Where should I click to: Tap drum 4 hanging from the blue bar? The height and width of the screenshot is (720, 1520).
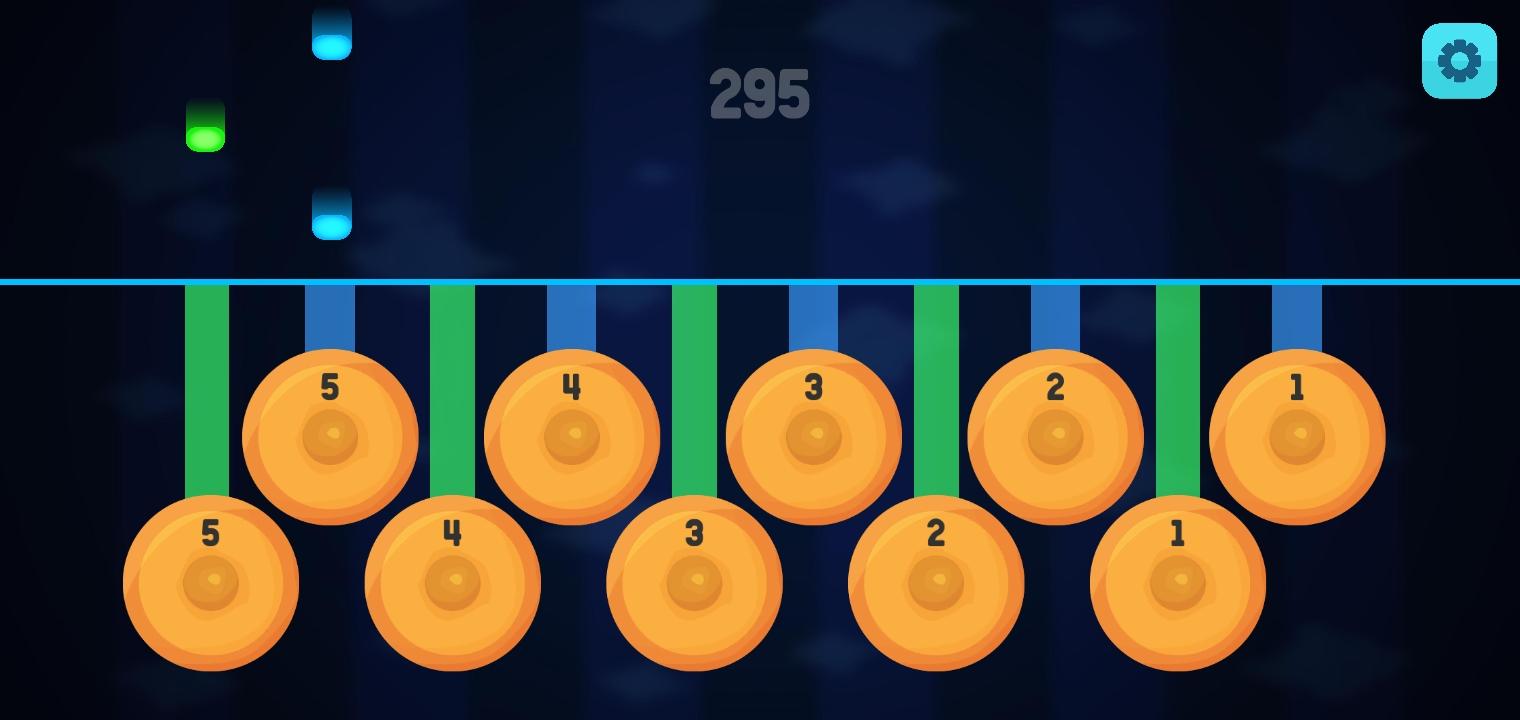572,436
